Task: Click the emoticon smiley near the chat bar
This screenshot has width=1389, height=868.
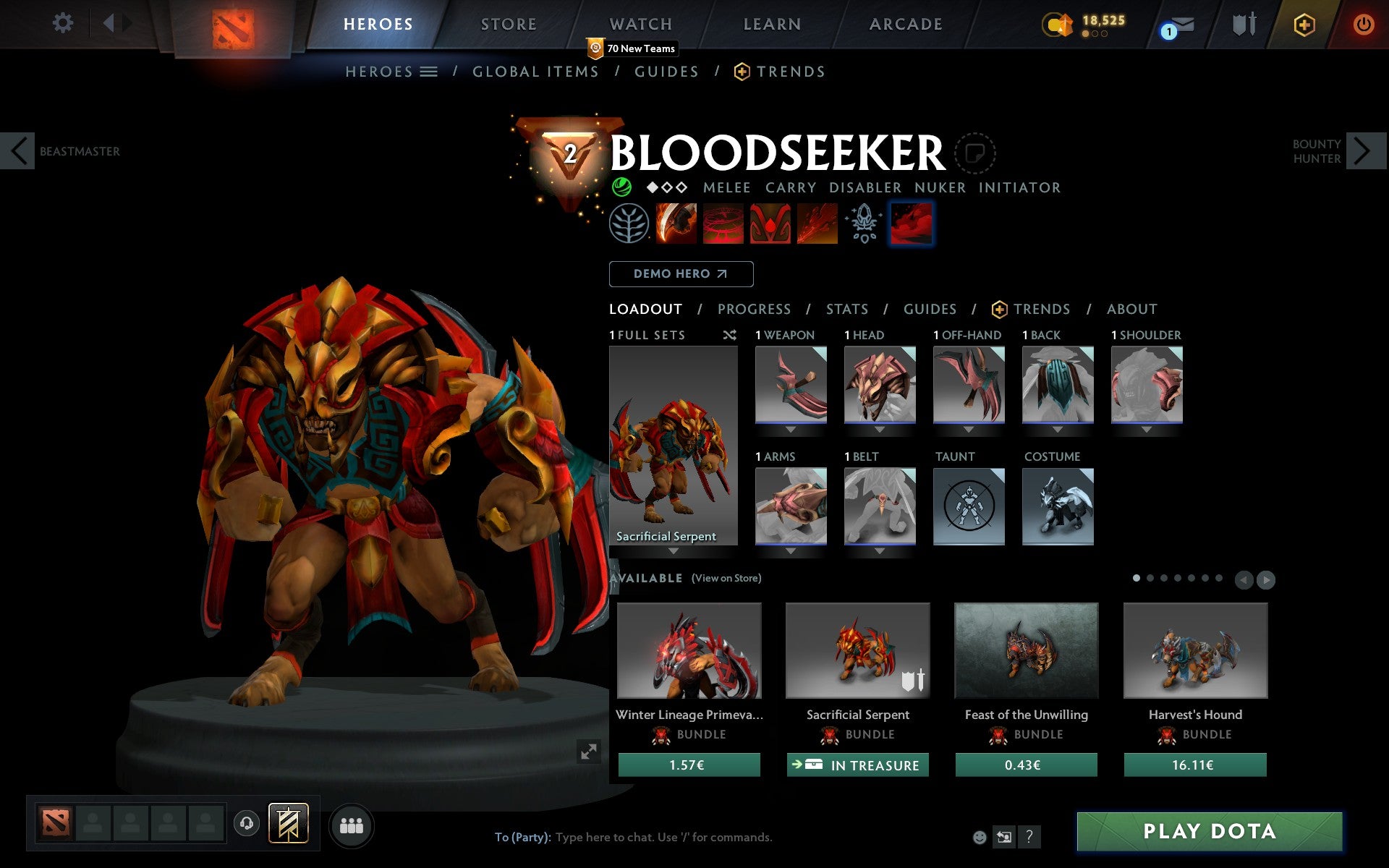Action: point(981,838)
